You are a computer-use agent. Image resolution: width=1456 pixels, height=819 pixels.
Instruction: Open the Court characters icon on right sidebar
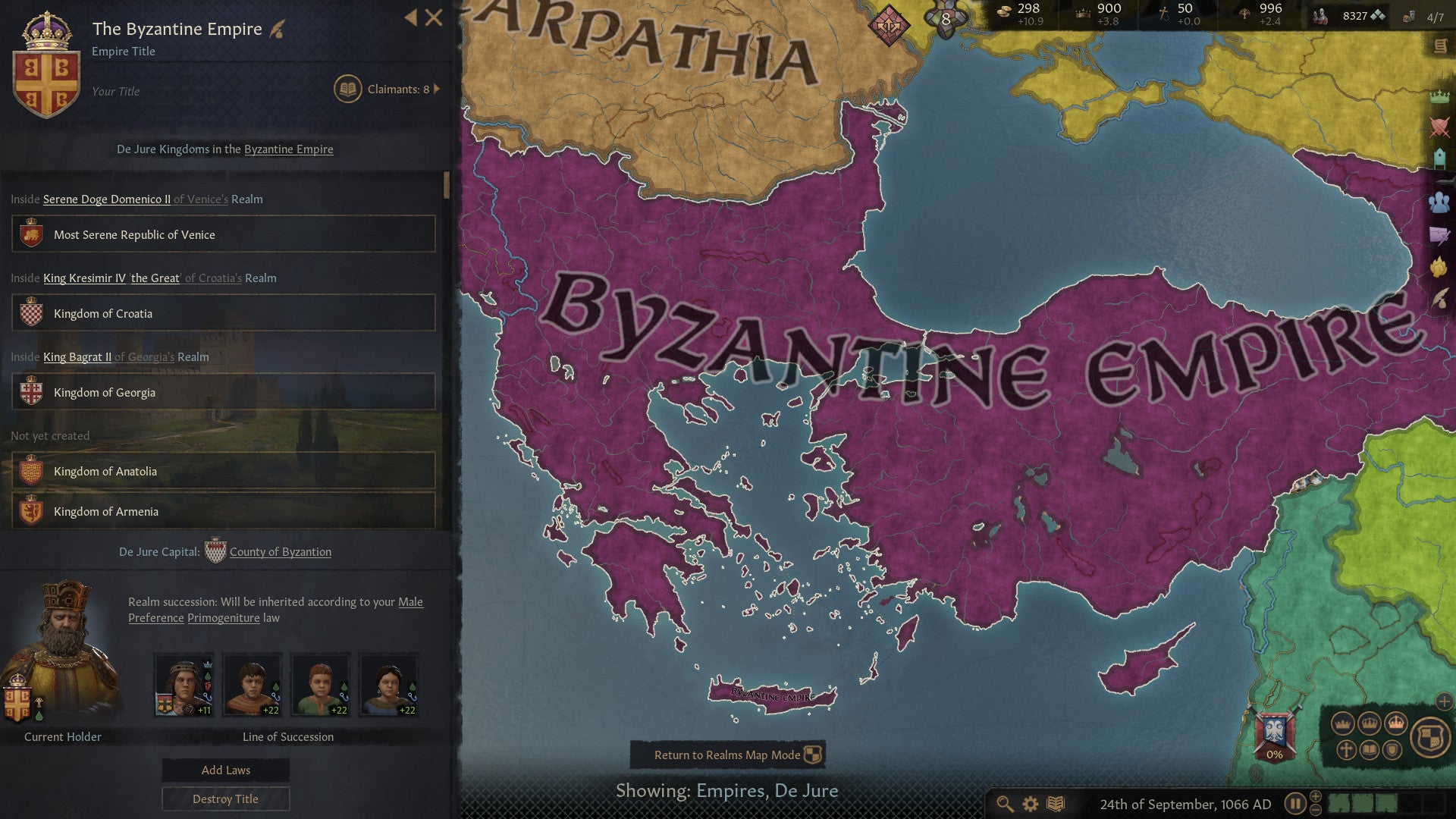pyautogui.click(x=1439, y=202)
